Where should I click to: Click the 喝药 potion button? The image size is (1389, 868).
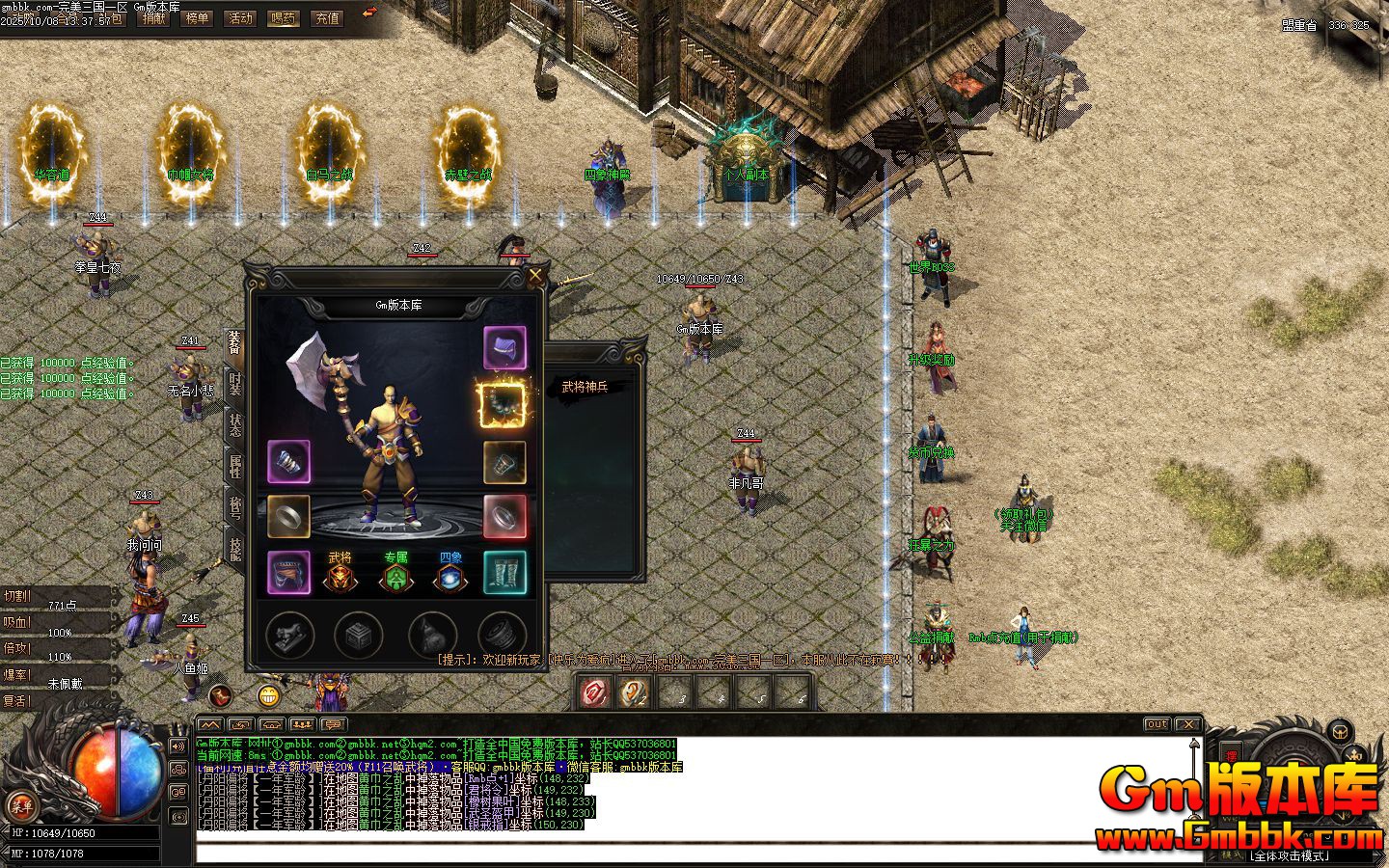pyautogui.click(x=284, y=18)
